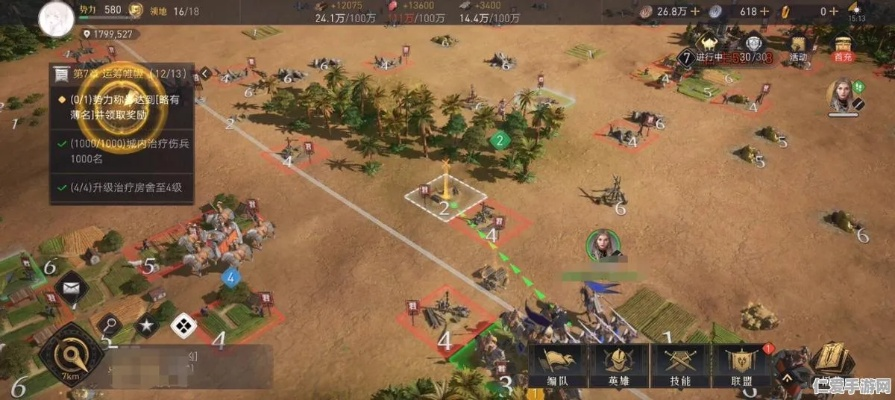Open the mail envelope icon
Image resolution: width=895 pixels, height=400 pixels.
click(71, 290)
